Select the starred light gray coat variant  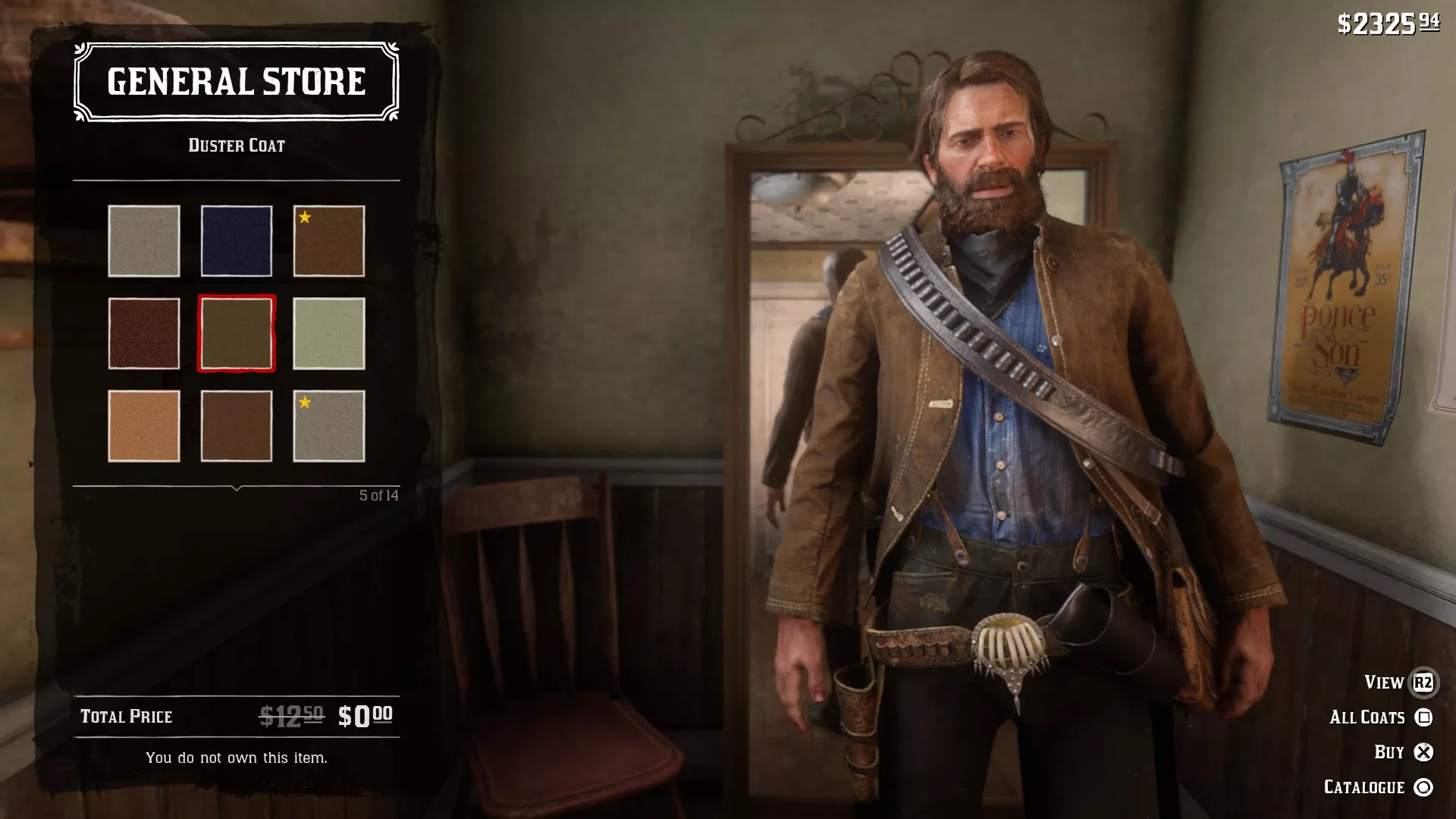(x=328, y=426)
